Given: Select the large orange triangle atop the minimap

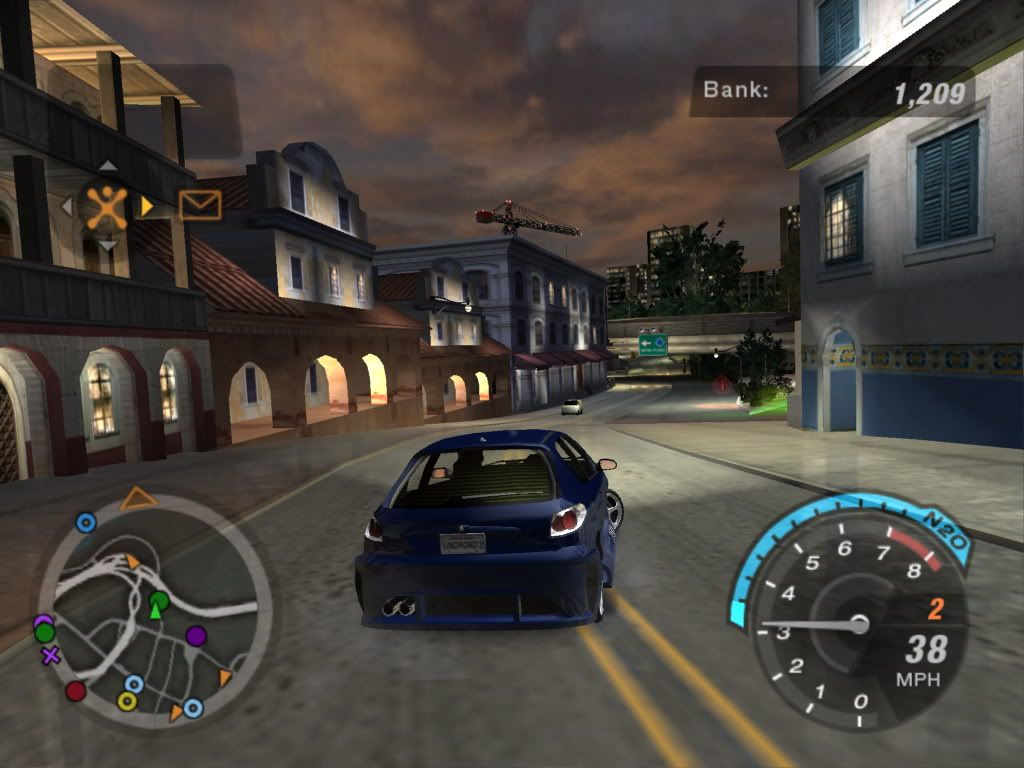Looking at the screenshot, I should click(139, 498).
